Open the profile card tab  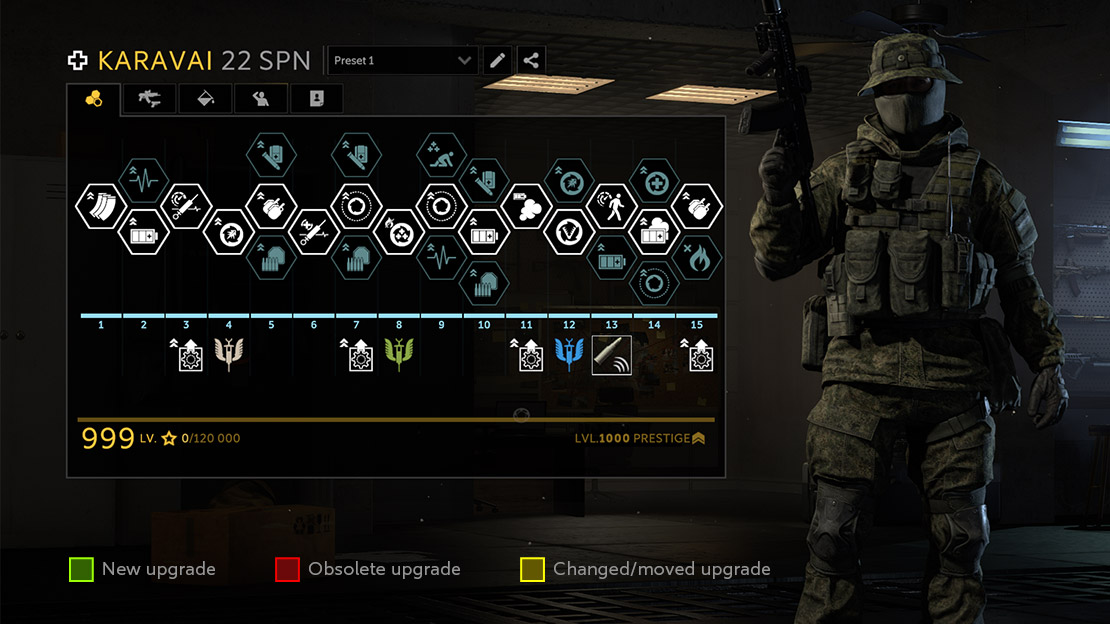click(x=316, y=99)
